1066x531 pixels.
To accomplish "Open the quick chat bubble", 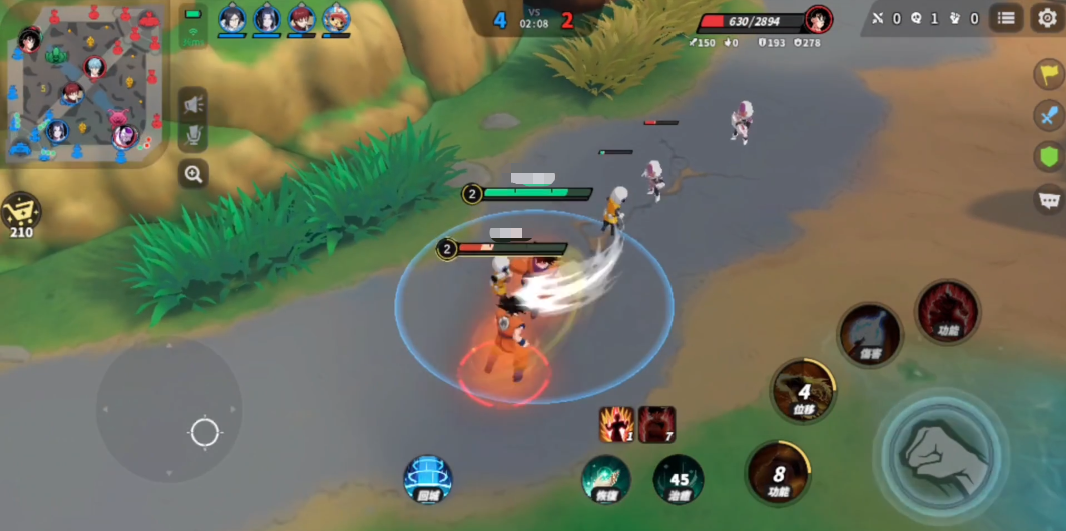I will point(1049,199).
